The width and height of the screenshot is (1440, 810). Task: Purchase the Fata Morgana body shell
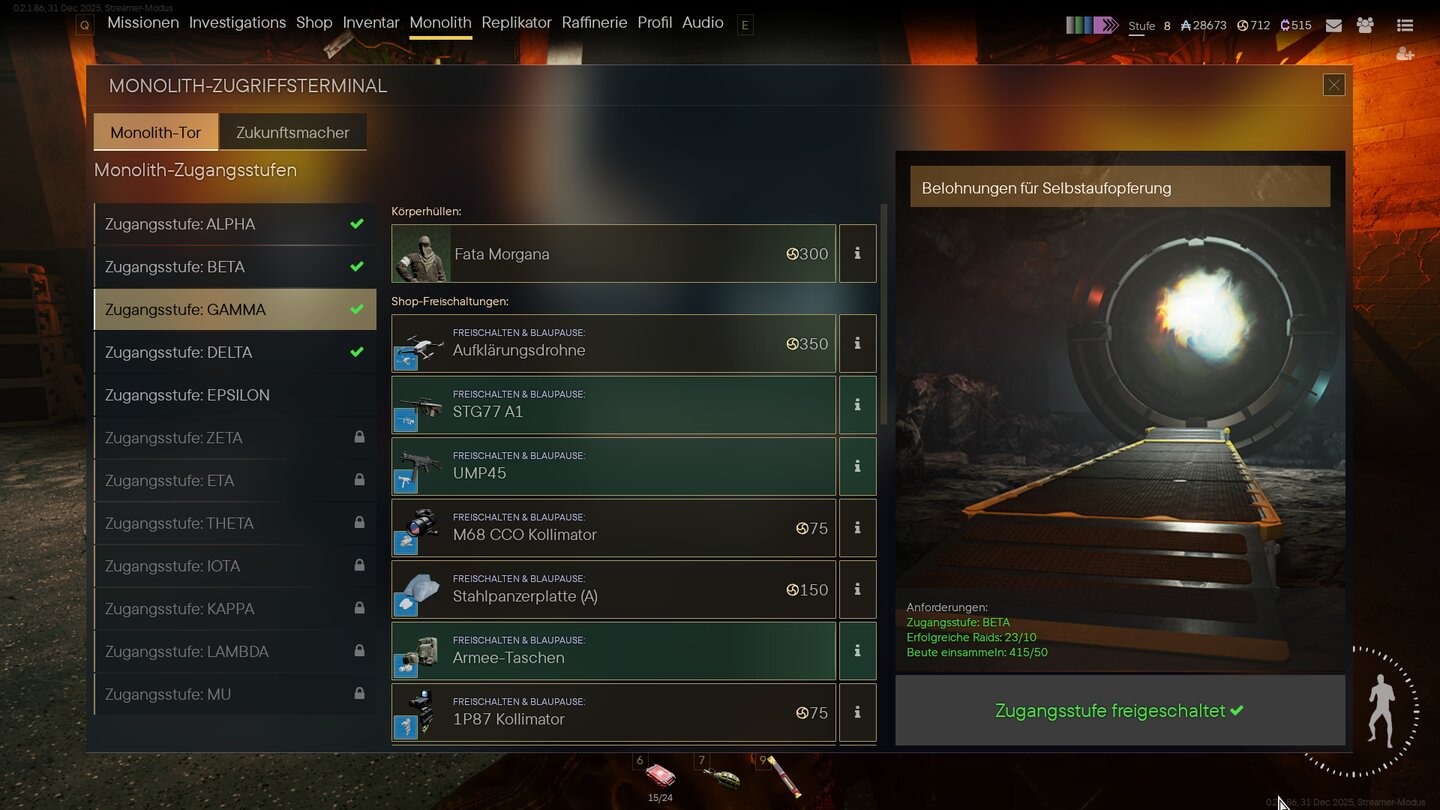(x=613, y=254)
